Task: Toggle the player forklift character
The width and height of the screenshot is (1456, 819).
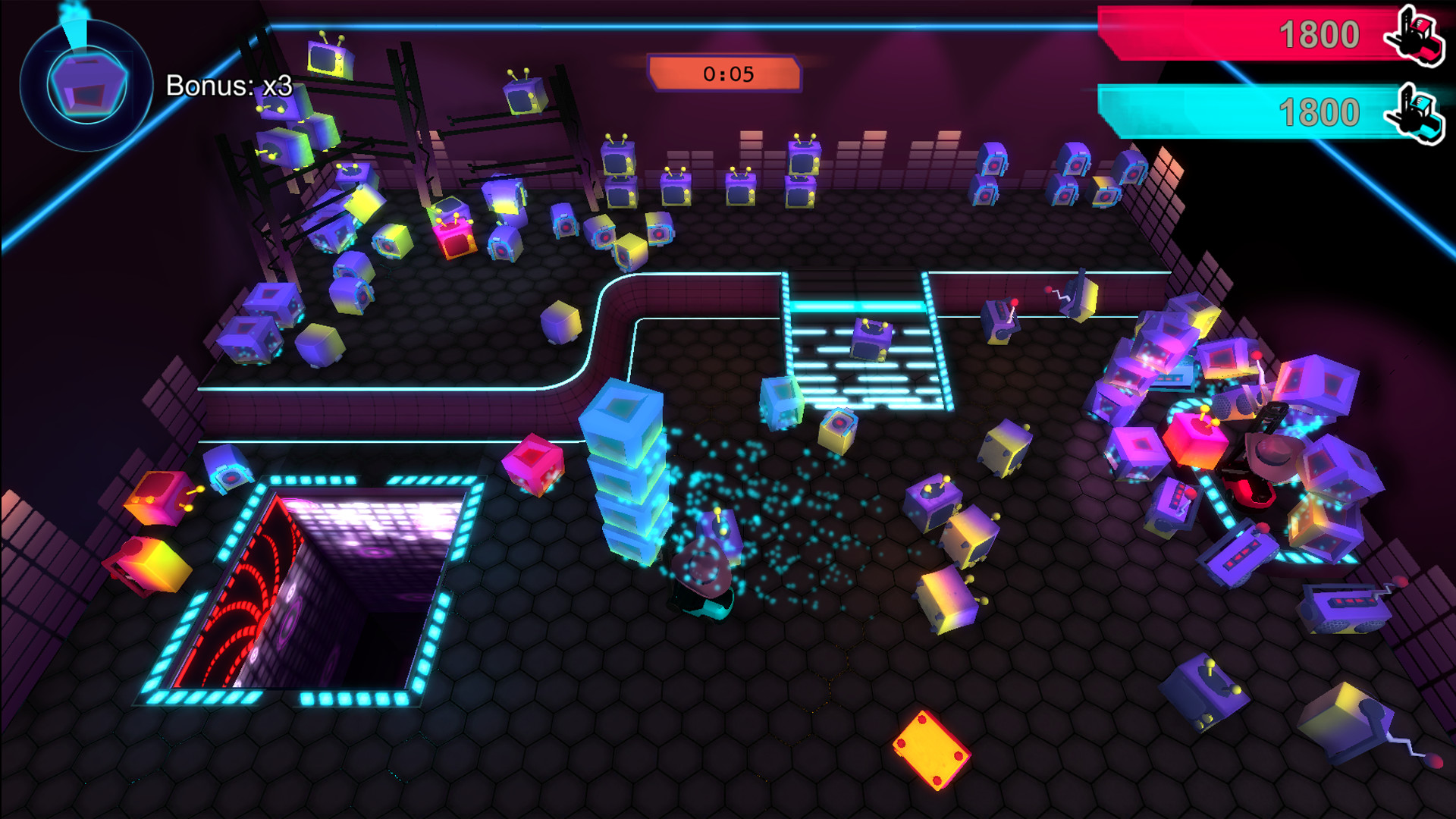Action: pos(703,576)
